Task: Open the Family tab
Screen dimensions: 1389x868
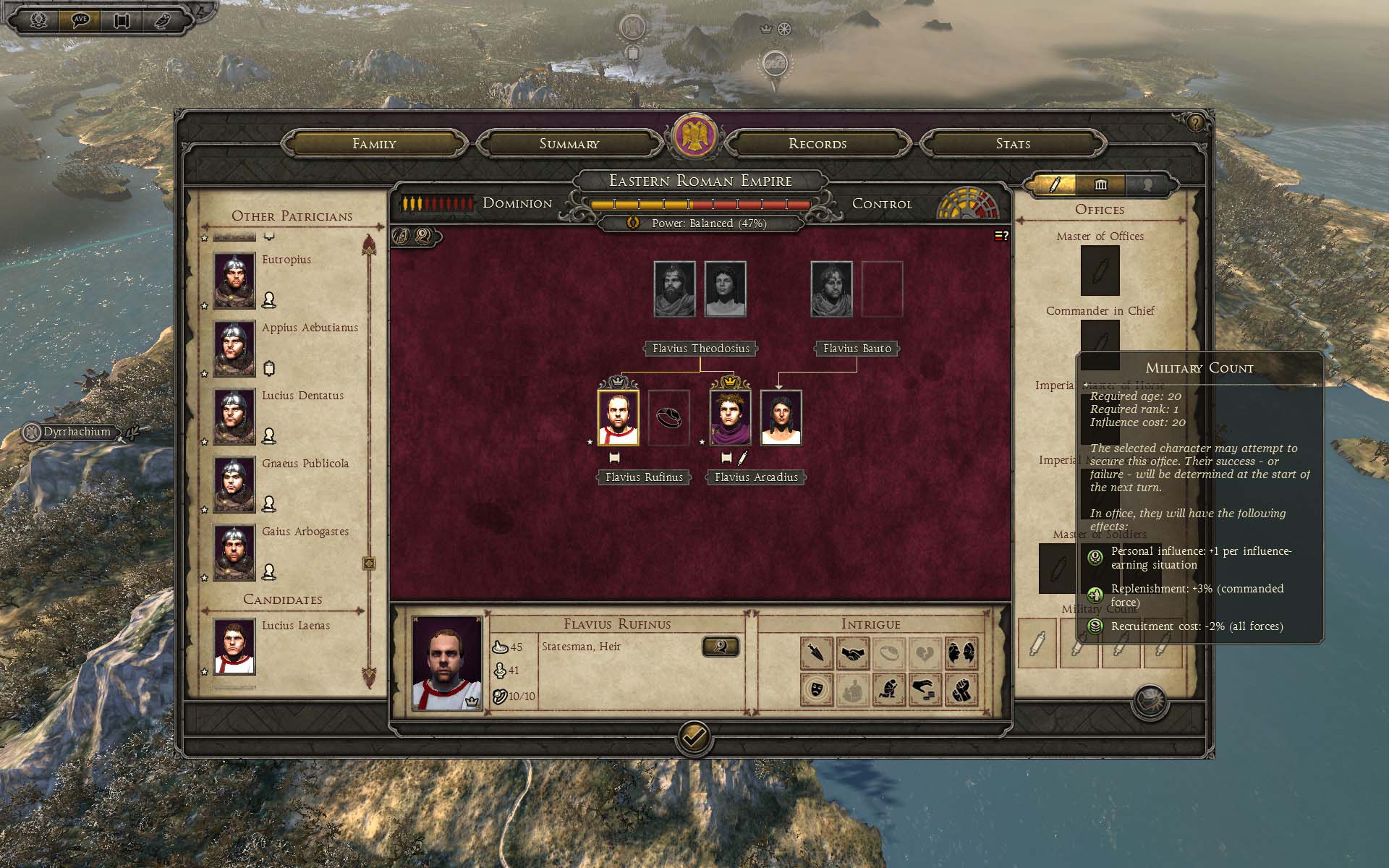Action: coord(374,144)
